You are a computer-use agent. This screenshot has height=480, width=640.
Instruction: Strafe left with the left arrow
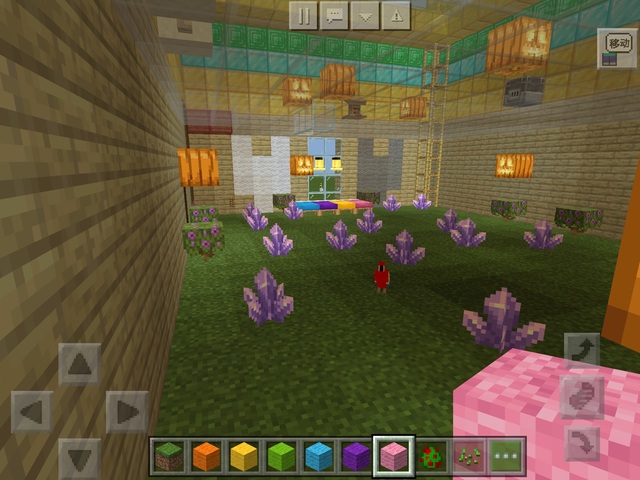tap(32, 411)
